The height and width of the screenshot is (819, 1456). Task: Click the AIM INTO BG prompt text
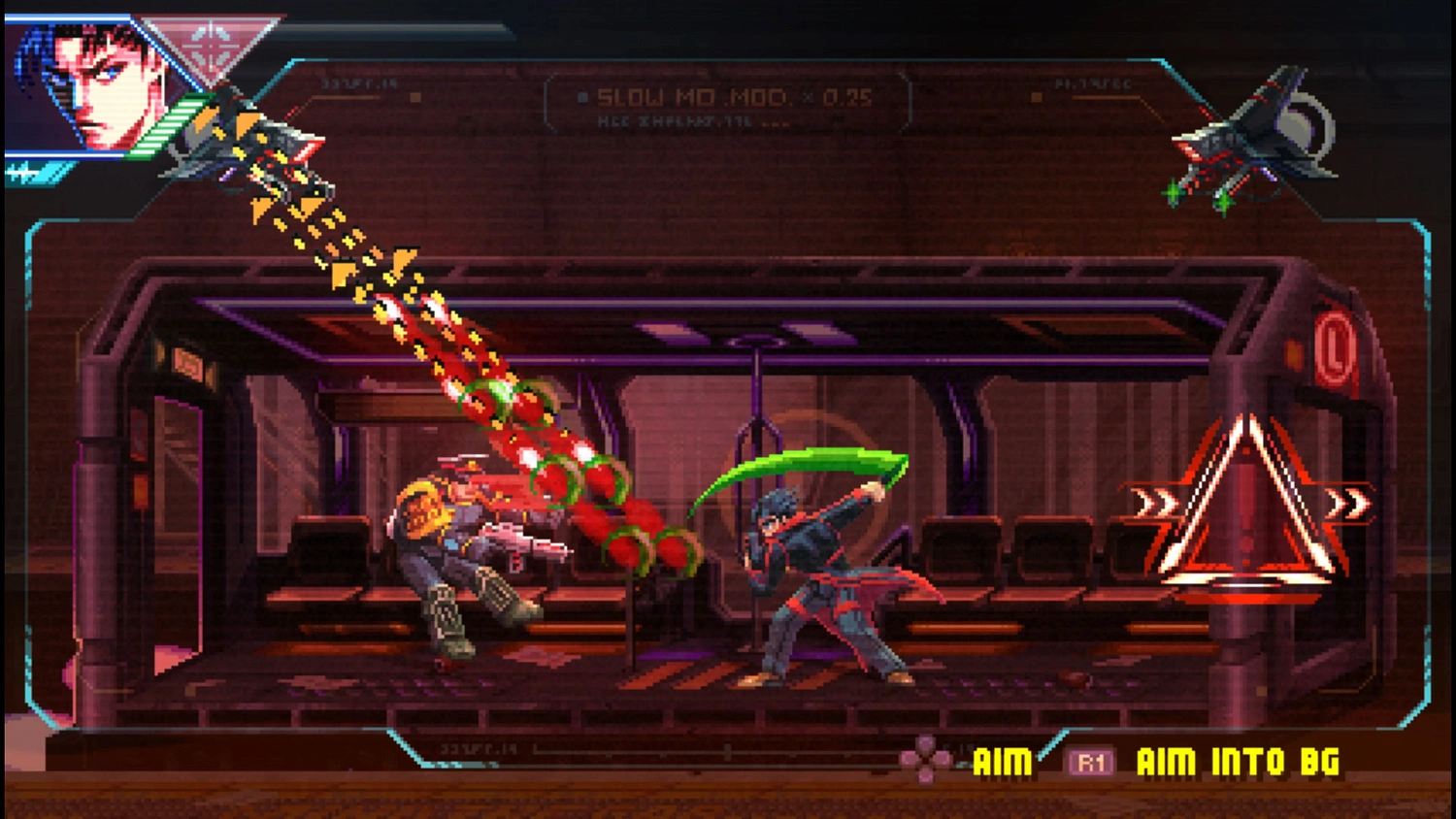point(1238,764)
